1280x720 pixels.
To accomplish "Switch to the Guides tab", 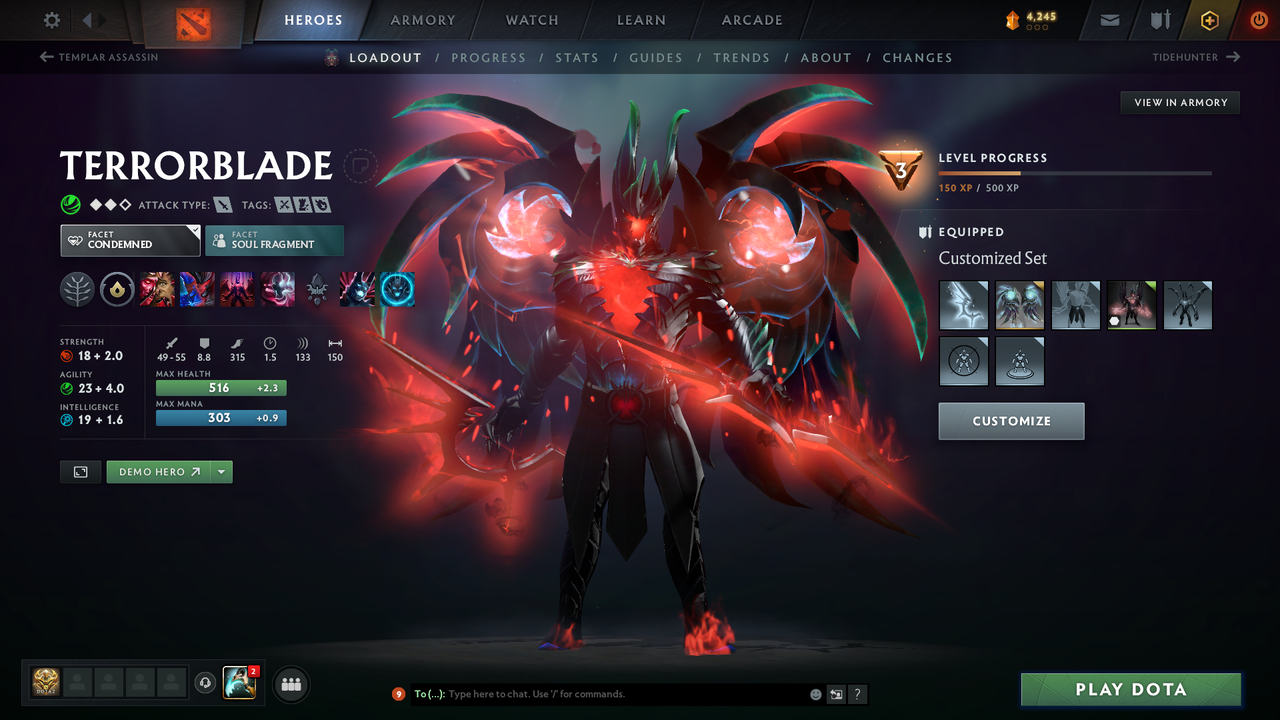I will pyautogui.click(x=656, y=57).
